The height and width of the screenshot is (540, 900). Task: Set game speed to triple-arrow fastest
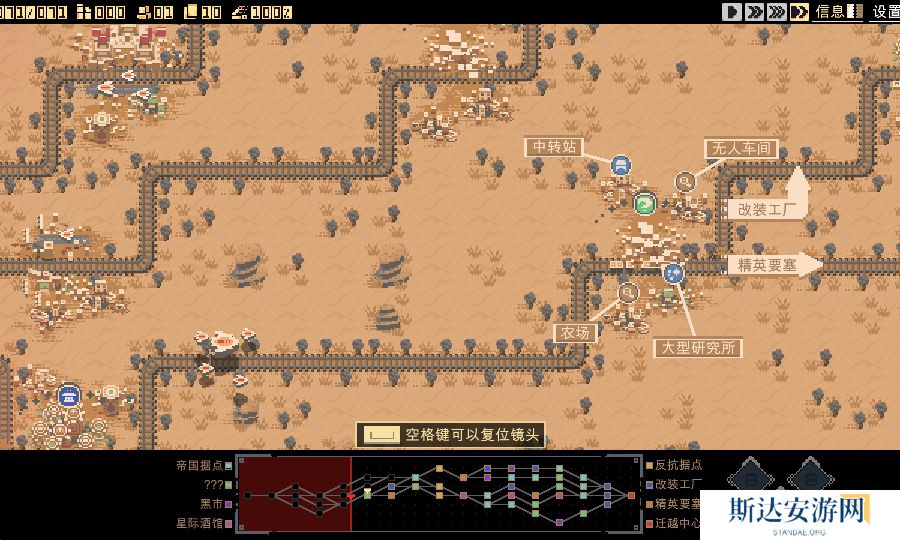coord(776,12)
